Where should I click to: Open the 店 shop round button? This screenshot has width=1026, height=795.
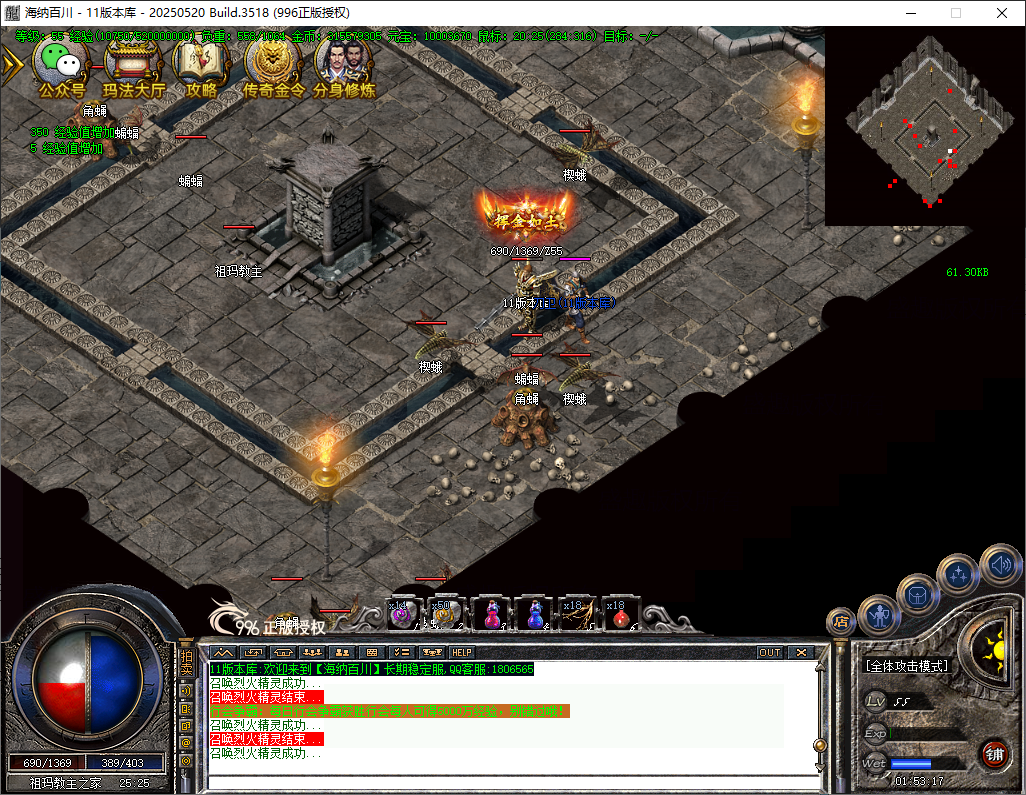[x=841, y=621]
